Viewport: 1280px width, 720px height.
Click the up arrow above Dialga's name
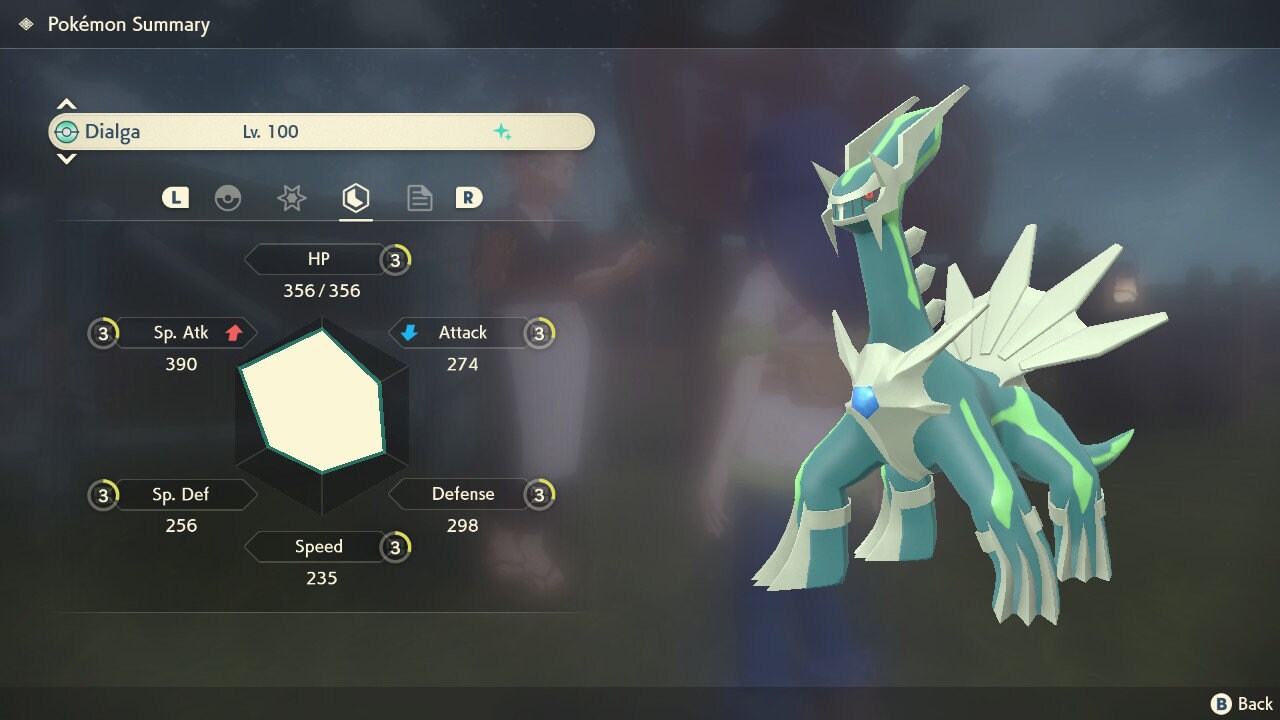tap(66, 104)
